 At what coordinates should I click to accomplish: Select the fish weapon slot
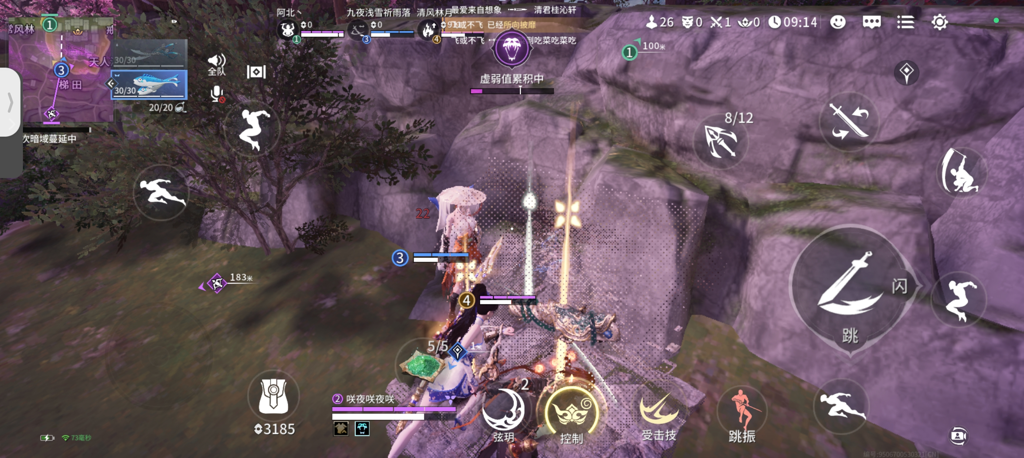[148, 84]
